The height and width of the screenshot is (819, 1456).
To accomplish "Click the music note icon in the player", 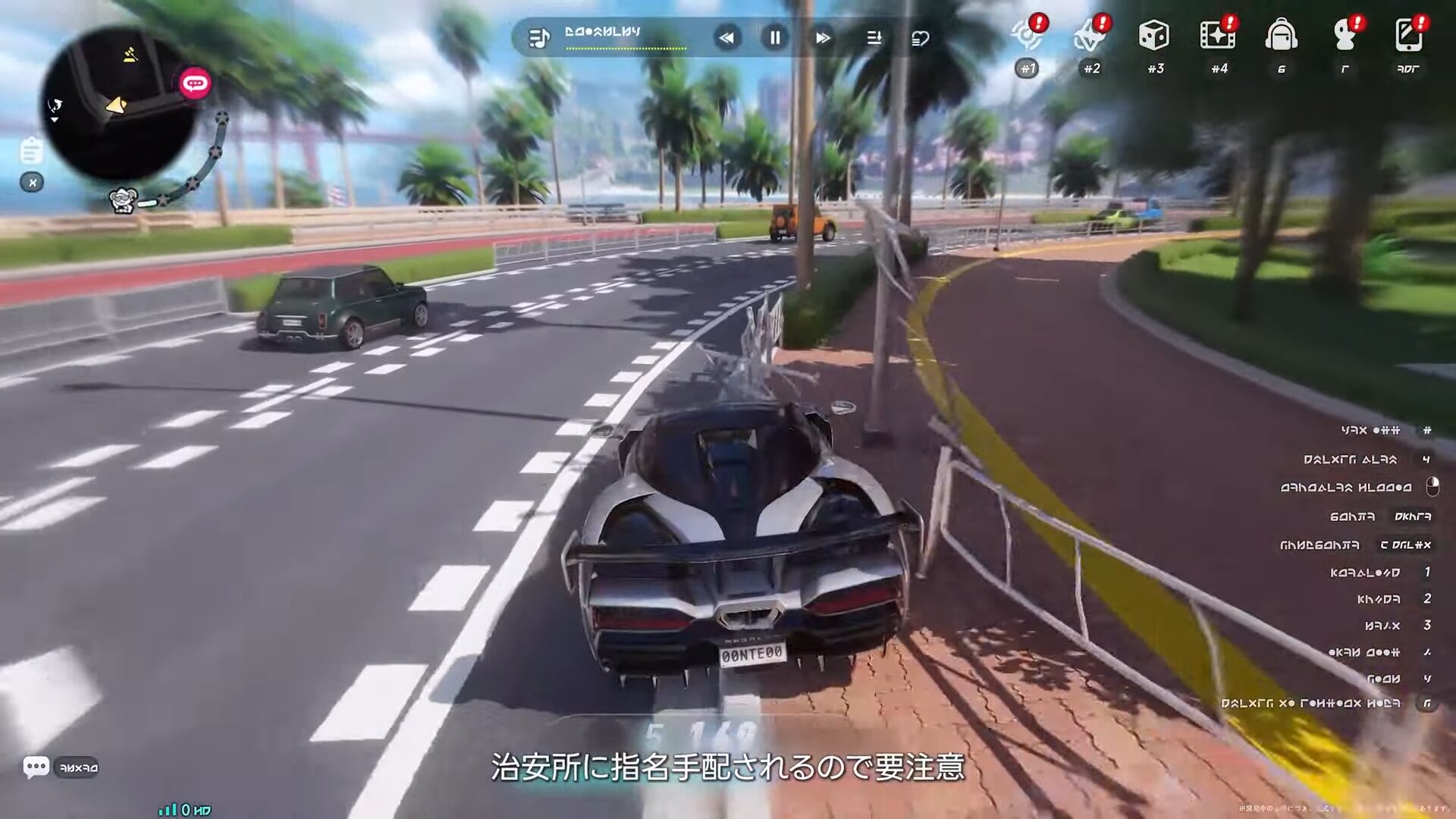I will click(x=538, y=38).
